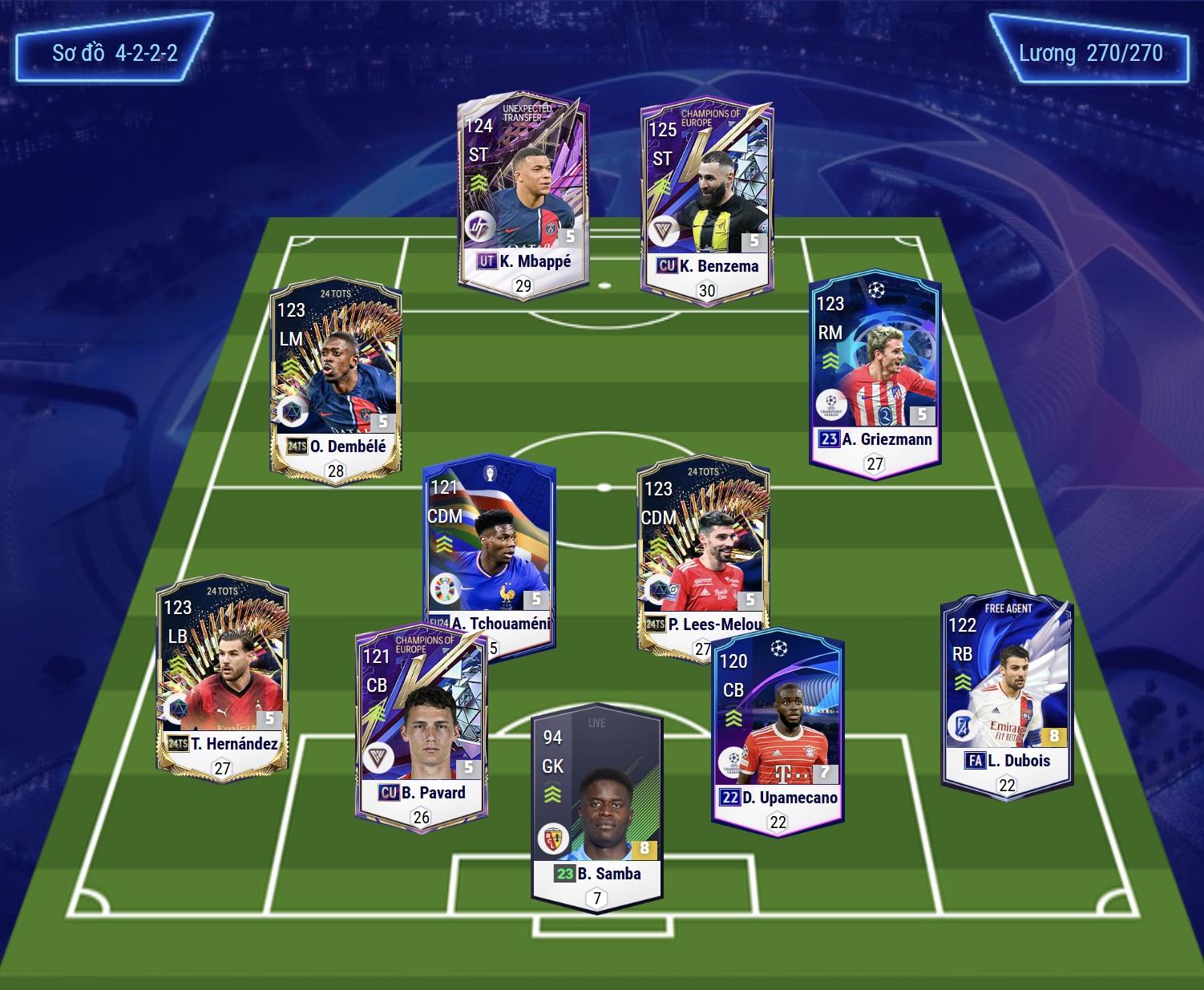Viewport: 1204px width, 990px height.
Task: Select the K. Mbappé striker card
Action: [x=523, y=195]
